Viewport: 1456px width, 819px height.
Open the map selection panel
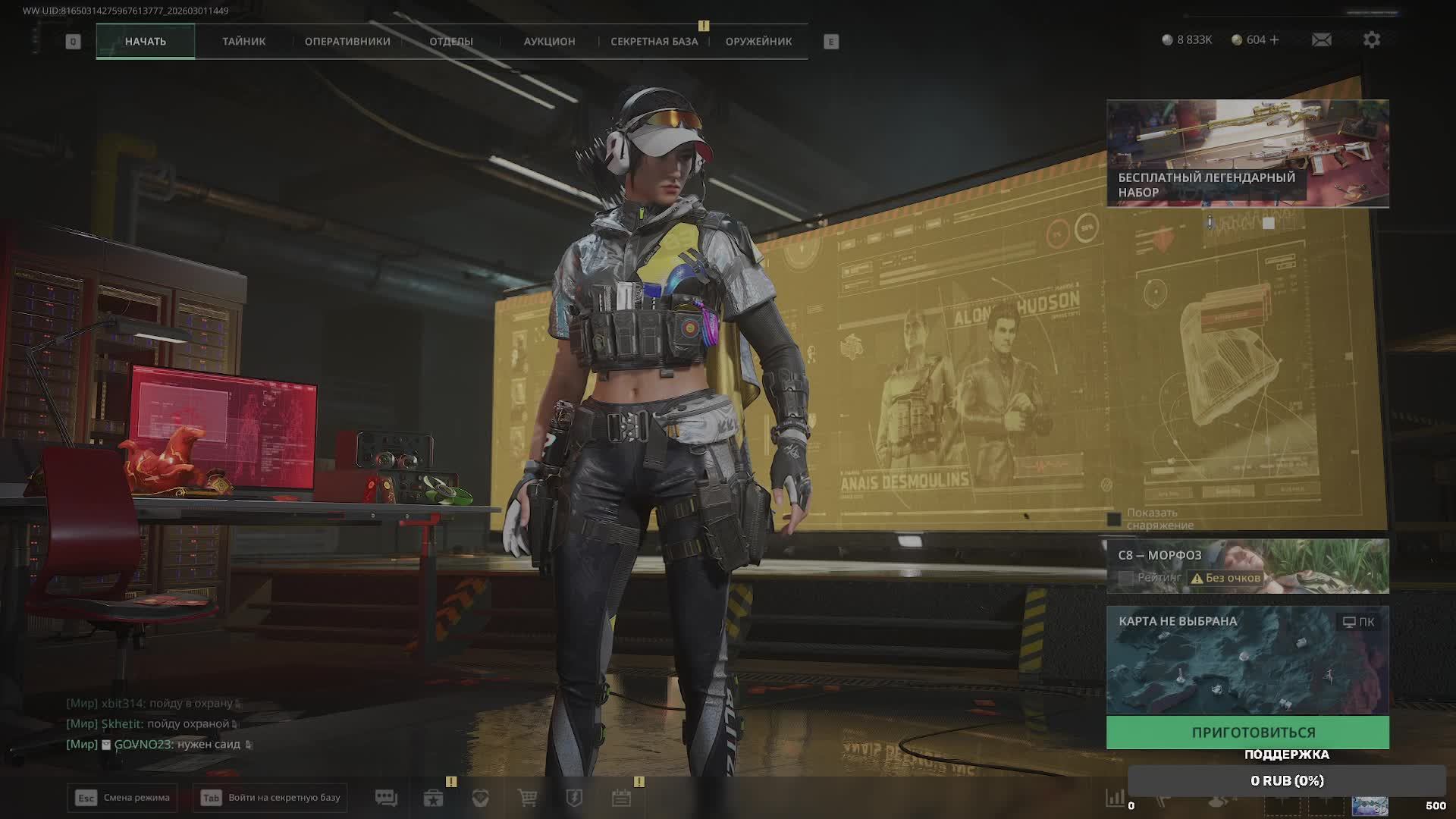click(1247, 660)
